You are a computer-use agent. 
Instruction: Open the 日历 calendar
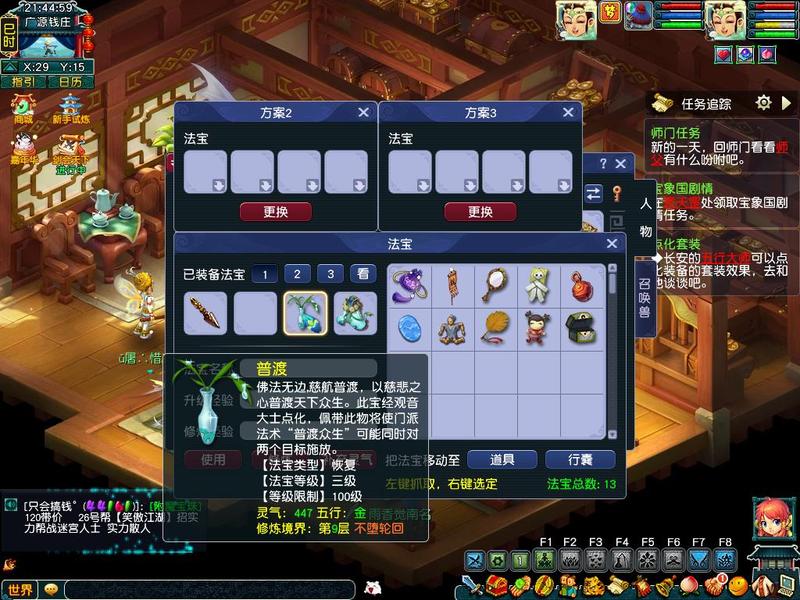pos(69,82)
